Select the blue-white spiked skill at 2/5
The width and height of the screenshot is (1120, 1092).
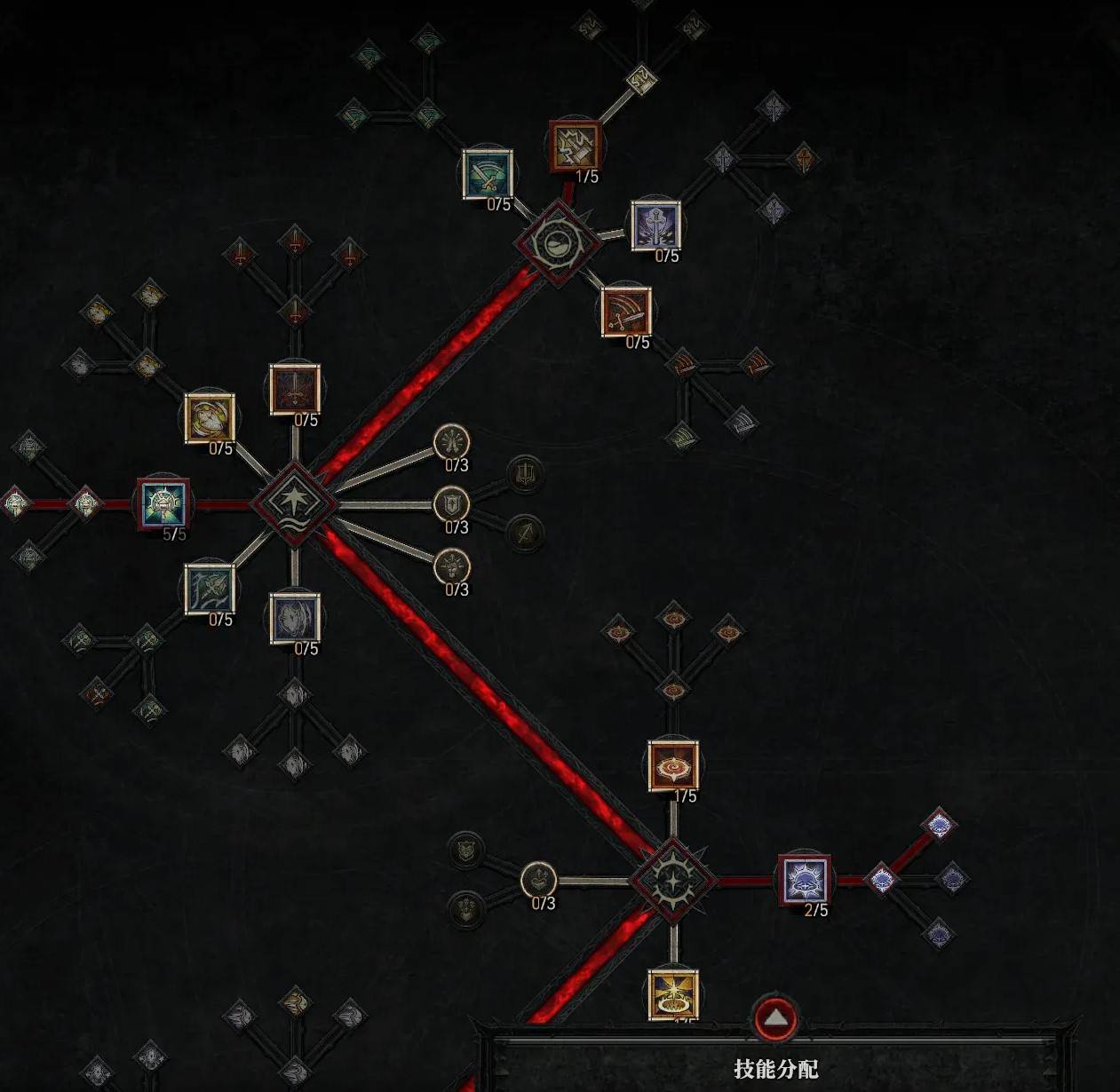click(x=804, y=880)
